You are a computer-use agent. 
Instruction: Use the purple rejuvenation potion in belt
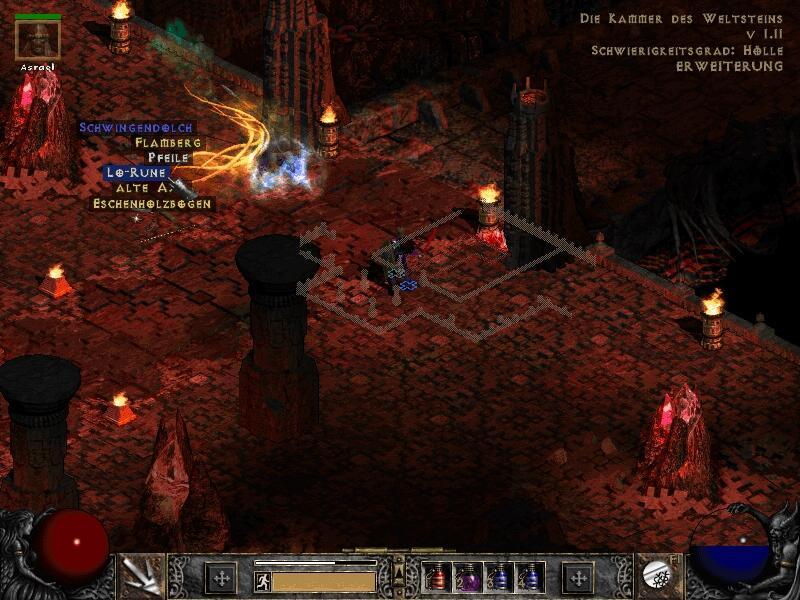coord(468,577)
